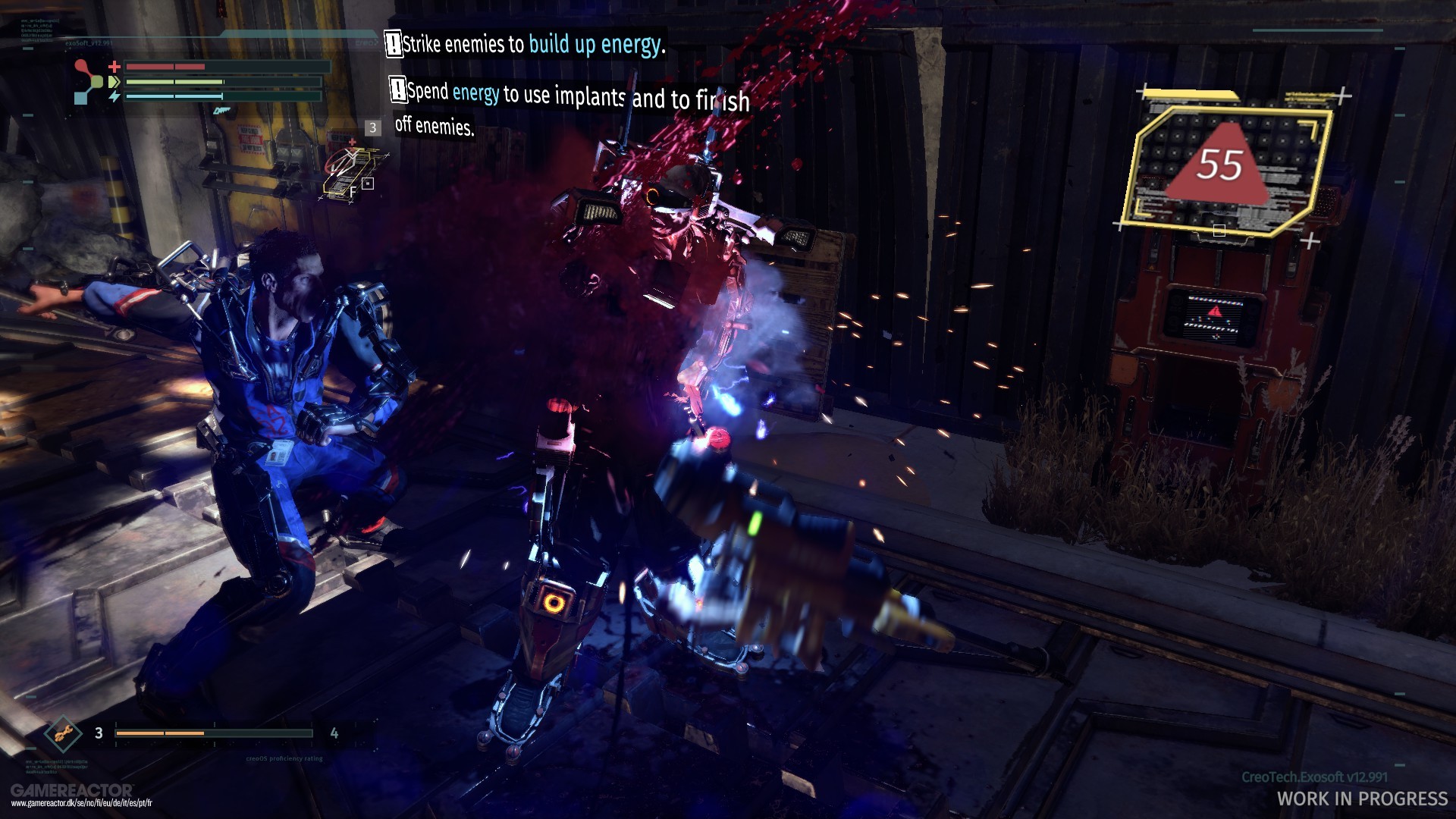Click the WORK IN PROGRESS text
Viewport: 1456px width, 819px height.
[1363, 799]
